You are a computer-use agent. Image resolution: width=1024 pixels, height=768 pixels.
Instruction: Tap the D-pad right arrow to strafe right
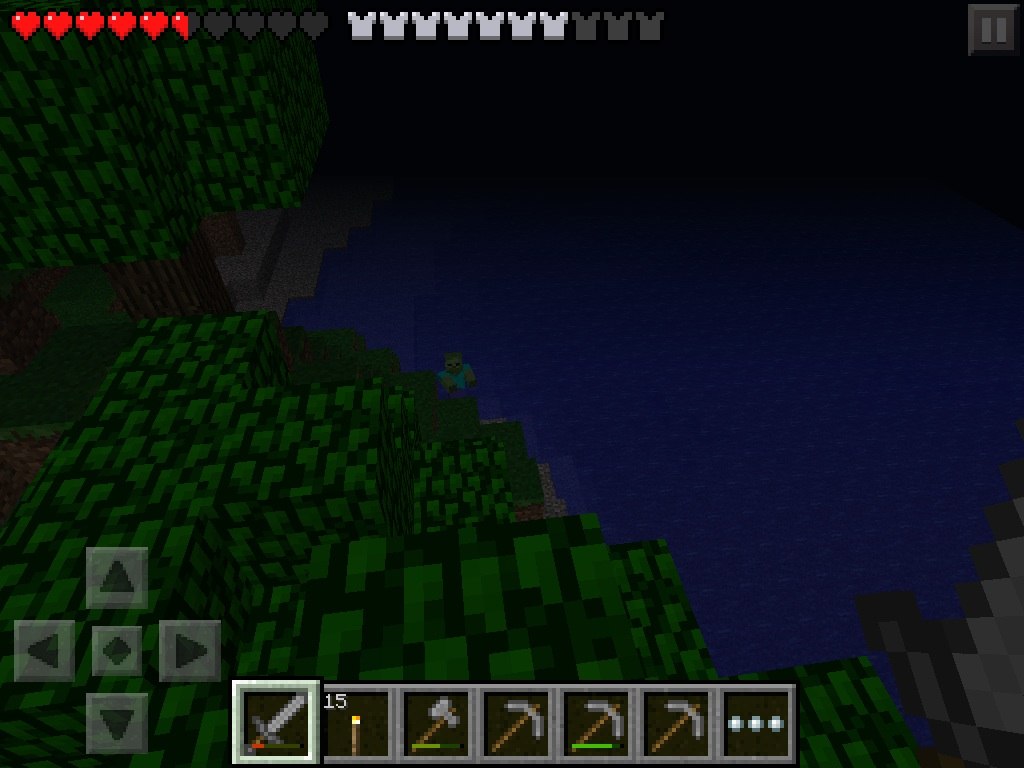coord(190,651)
